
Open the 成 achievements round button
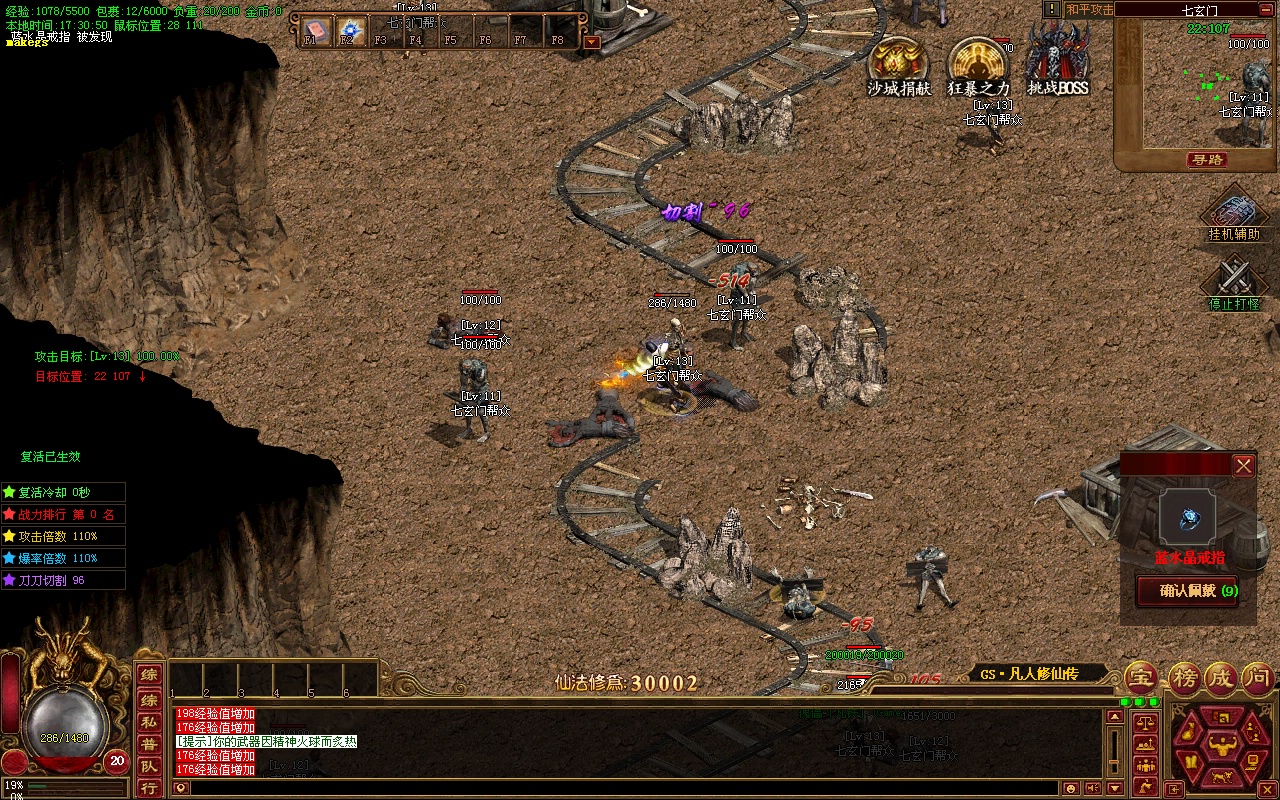1219,678
